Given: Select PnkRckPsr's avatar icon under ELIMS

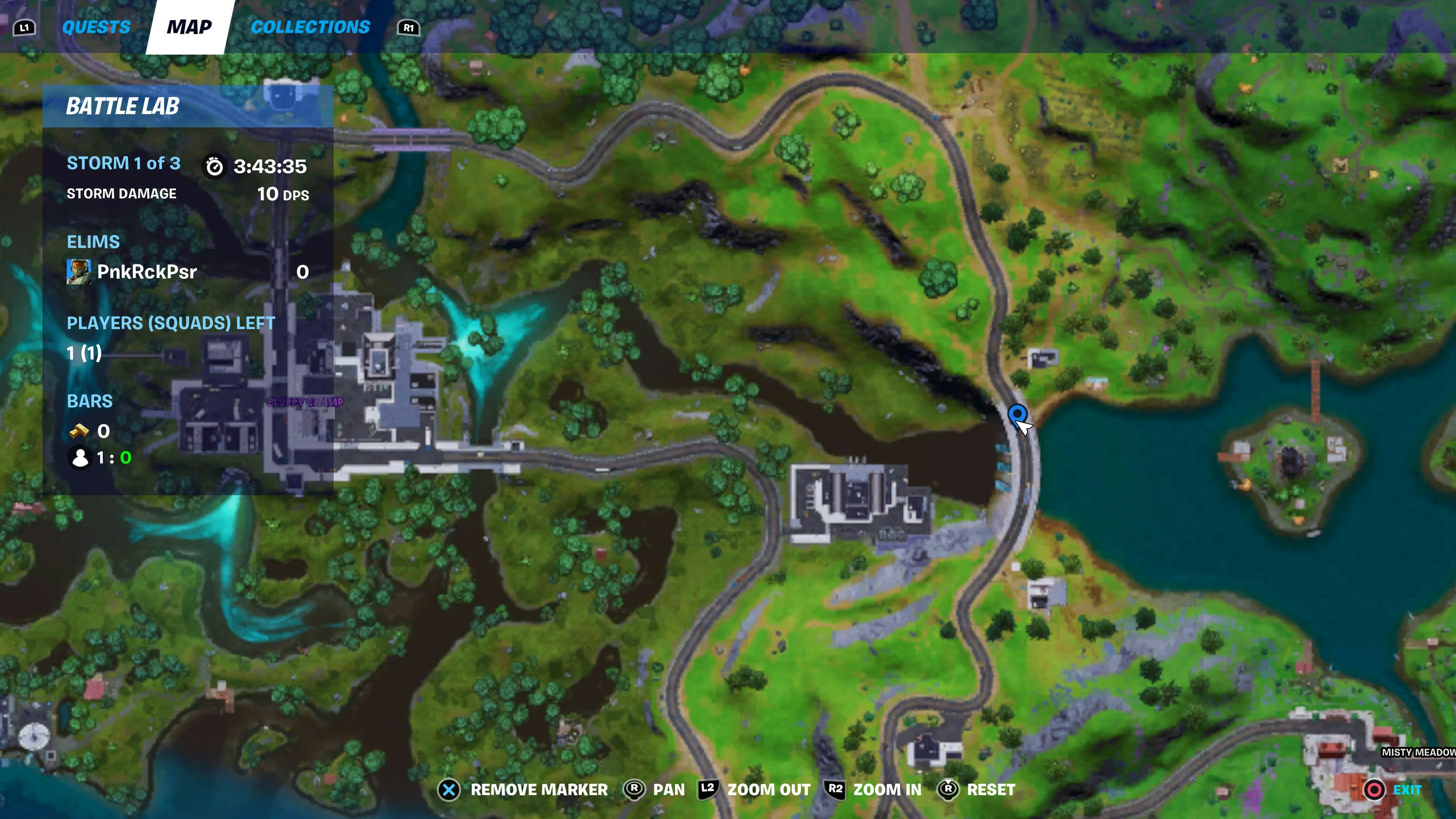Looking at the screenshot, I should tap(80, 271).
